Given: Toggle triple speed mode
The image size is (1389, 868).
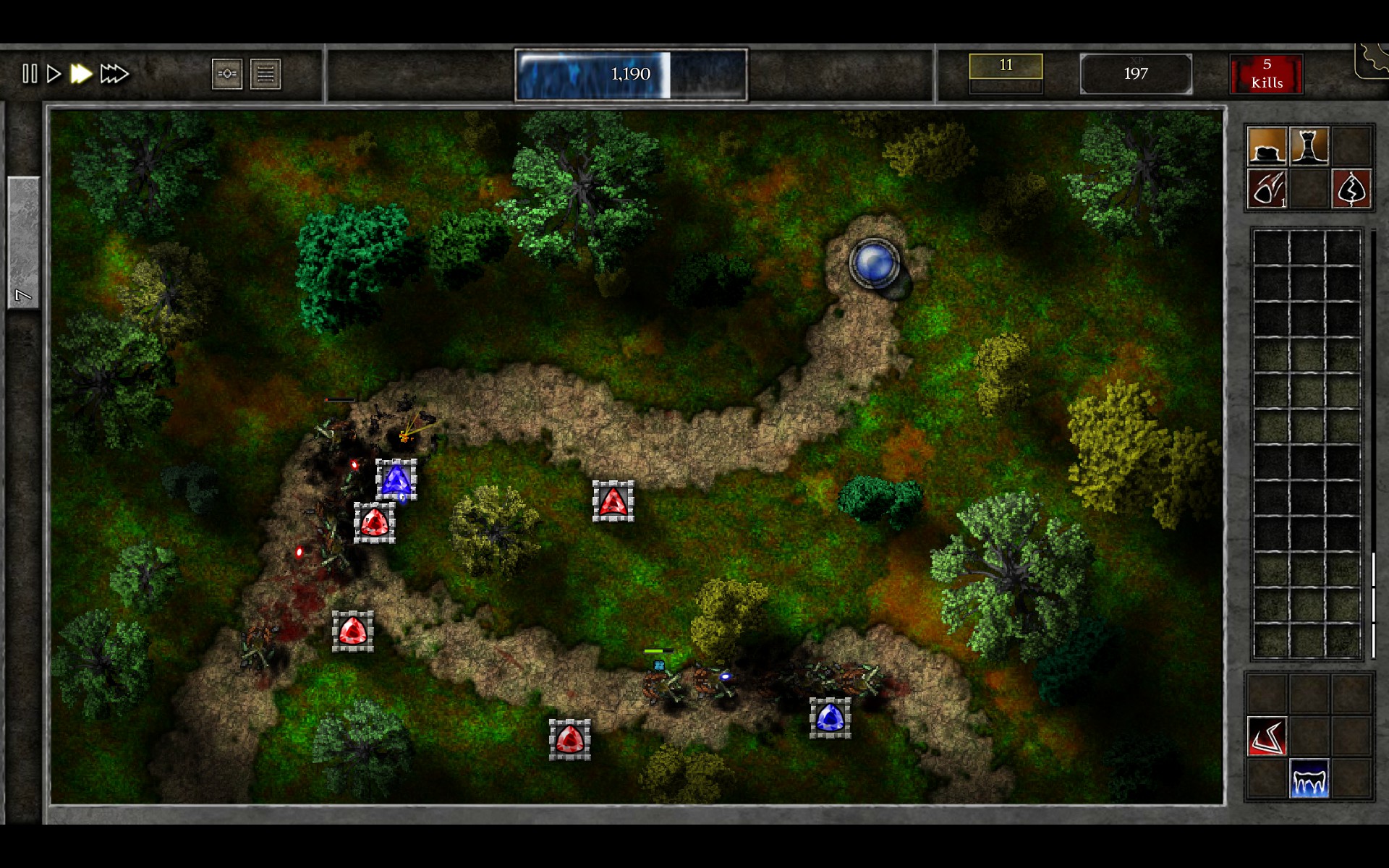Looking at the screenshot, I should click(x=114, y=73).
